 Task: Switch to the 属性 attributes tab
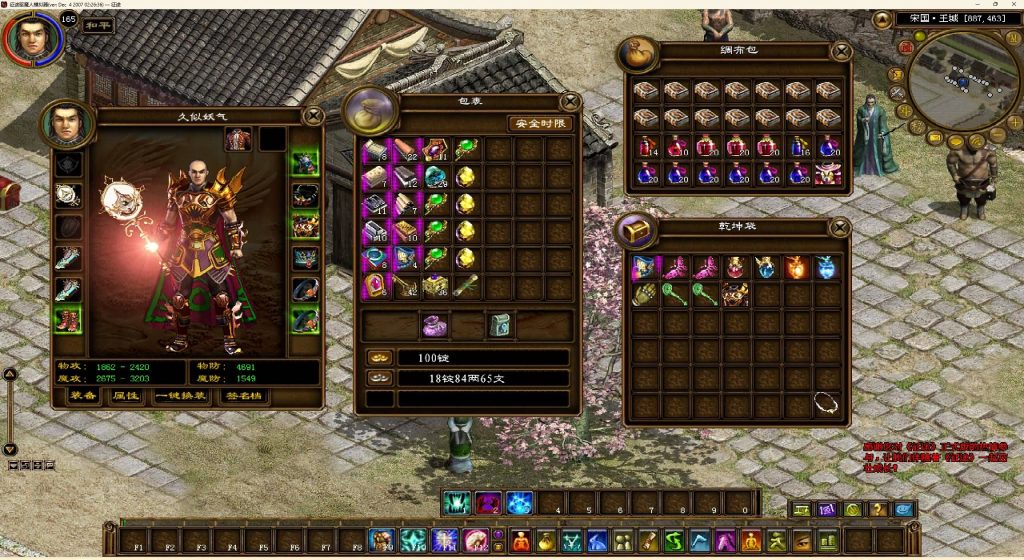click(125, 395)
